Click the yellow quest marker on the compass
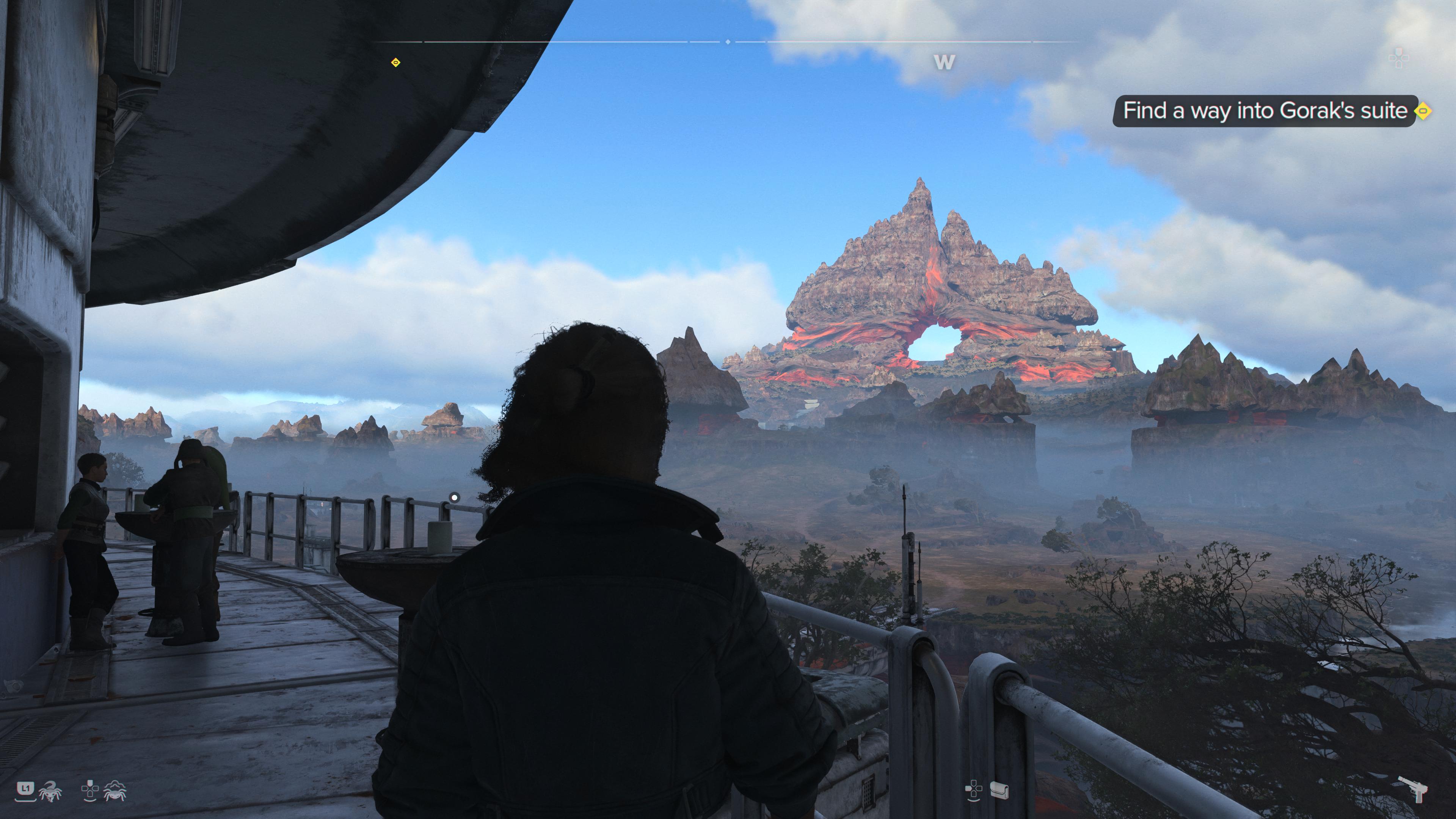 395,62
